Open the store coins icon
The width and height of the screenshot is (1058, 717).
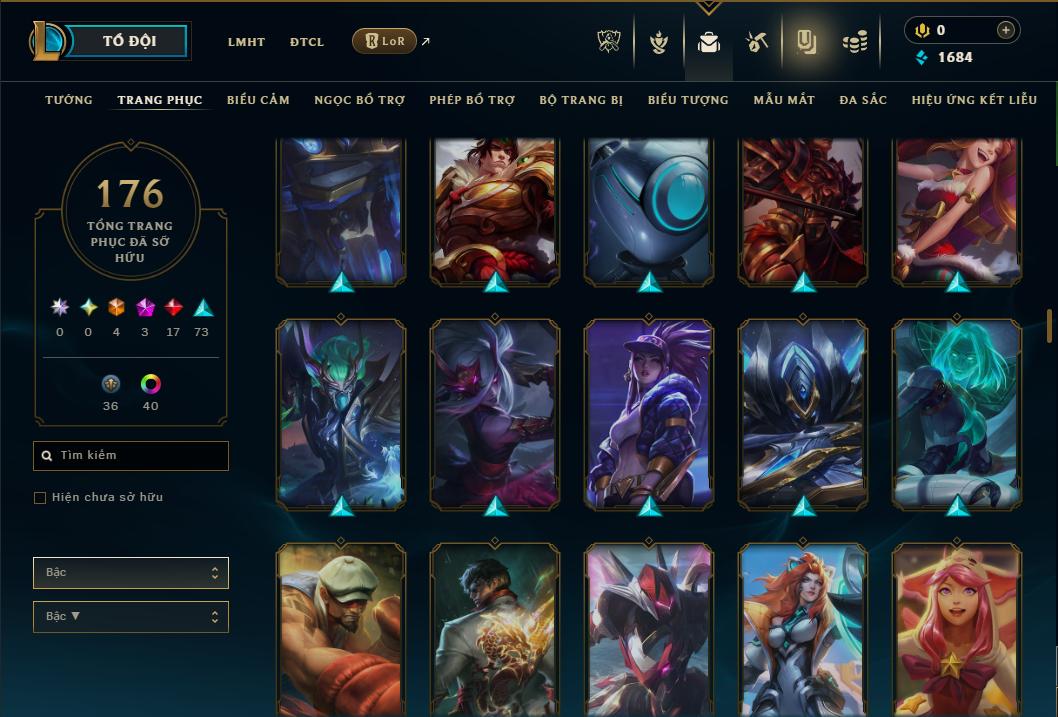click(x=854, y=42)
